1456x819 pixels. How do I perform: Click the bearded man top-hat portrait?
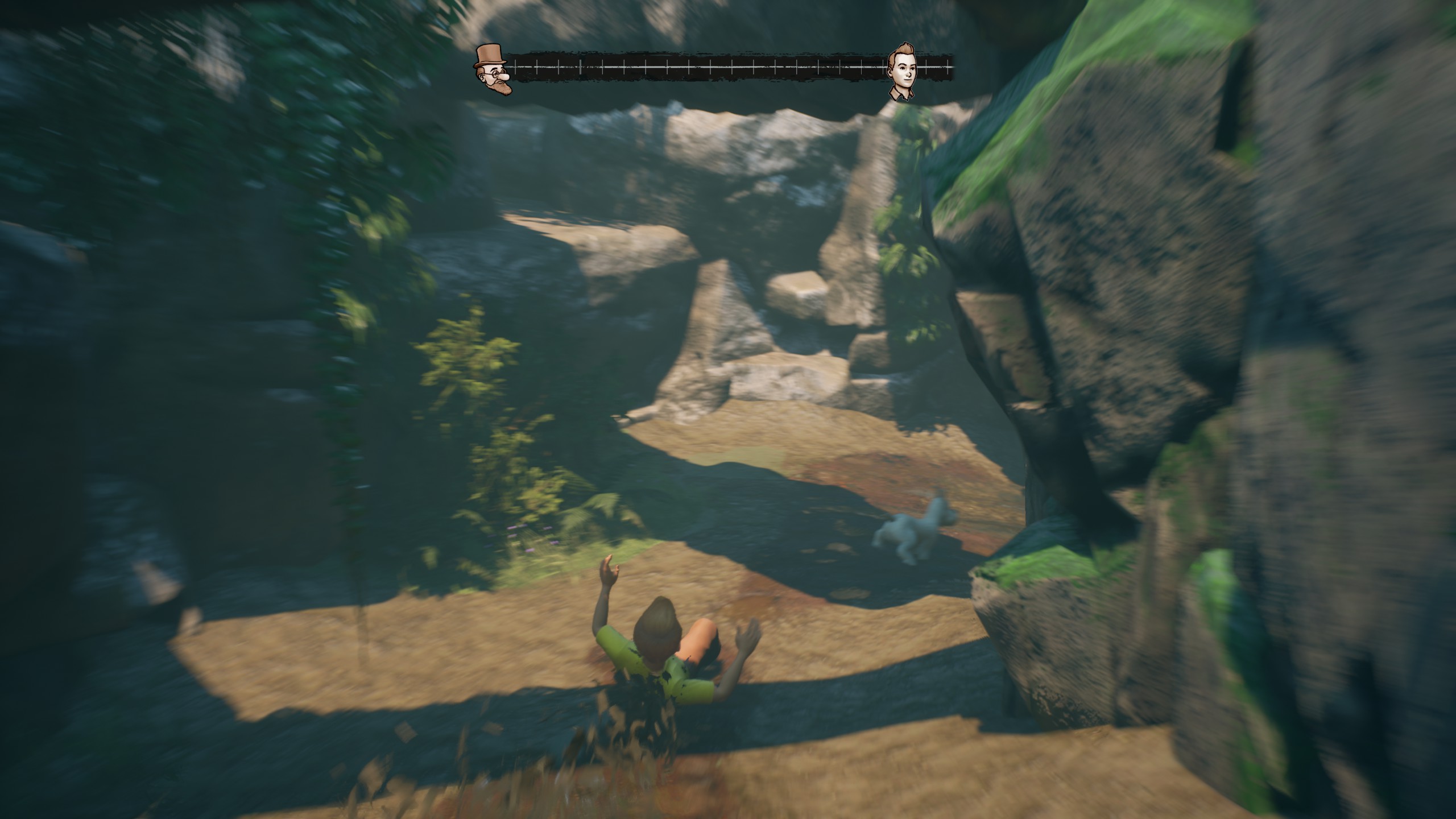point(493,69)
